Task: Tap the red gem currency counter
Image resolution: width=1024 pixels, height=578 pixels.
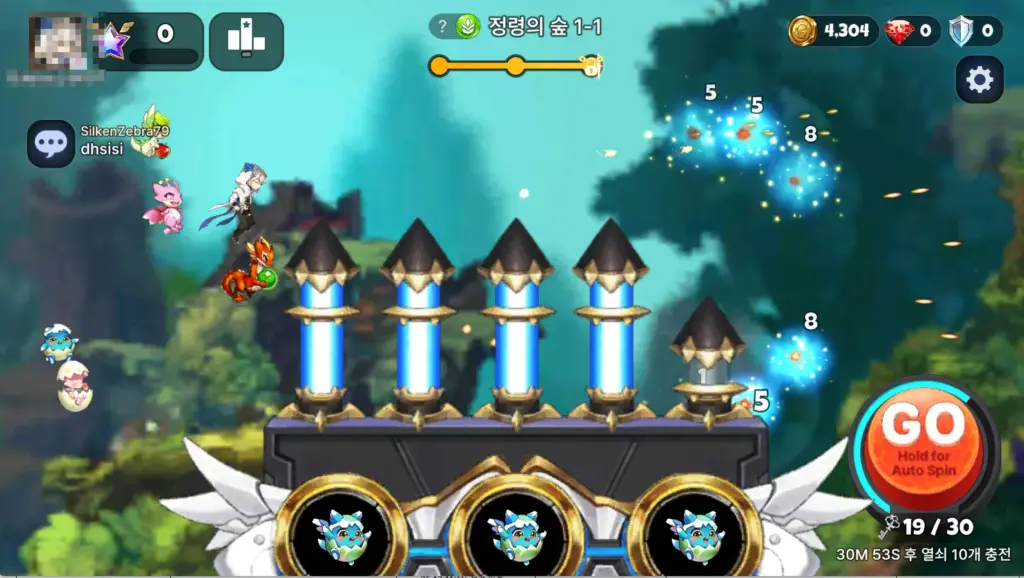Action: (x=914, y=31)
